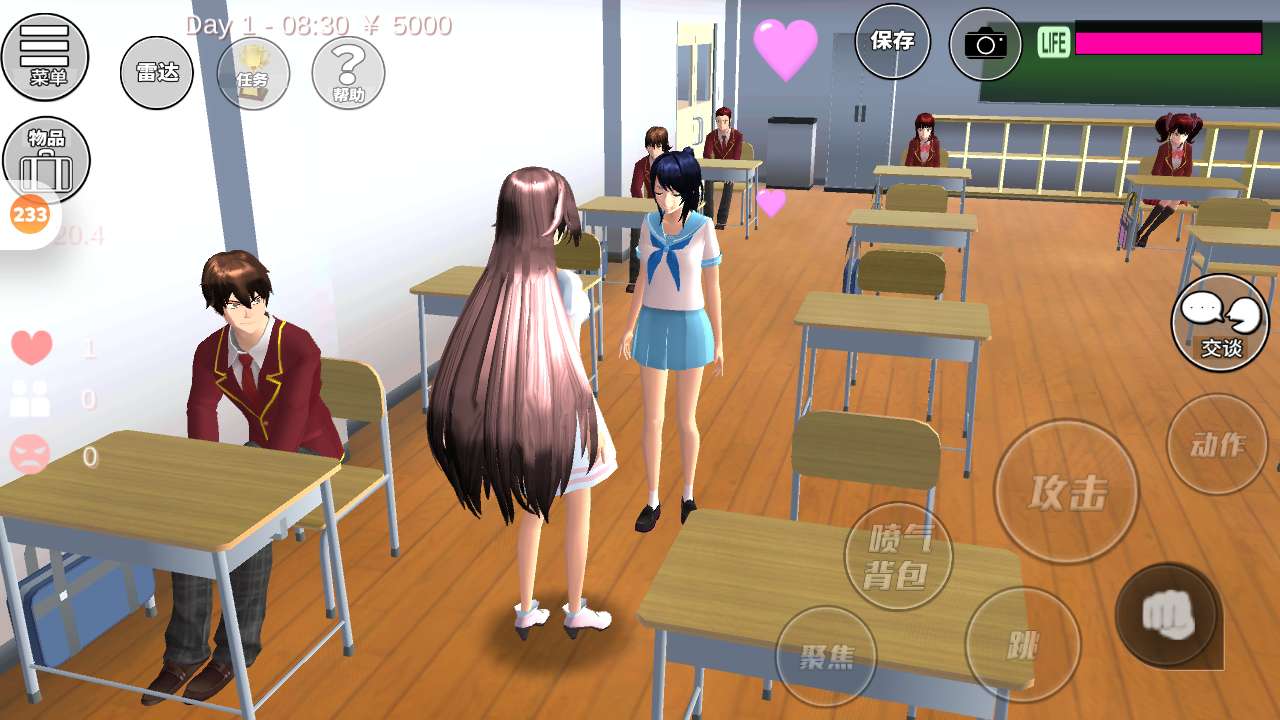
Task: Tap the 聚焦 focus button
Action: tap(826, 656)
